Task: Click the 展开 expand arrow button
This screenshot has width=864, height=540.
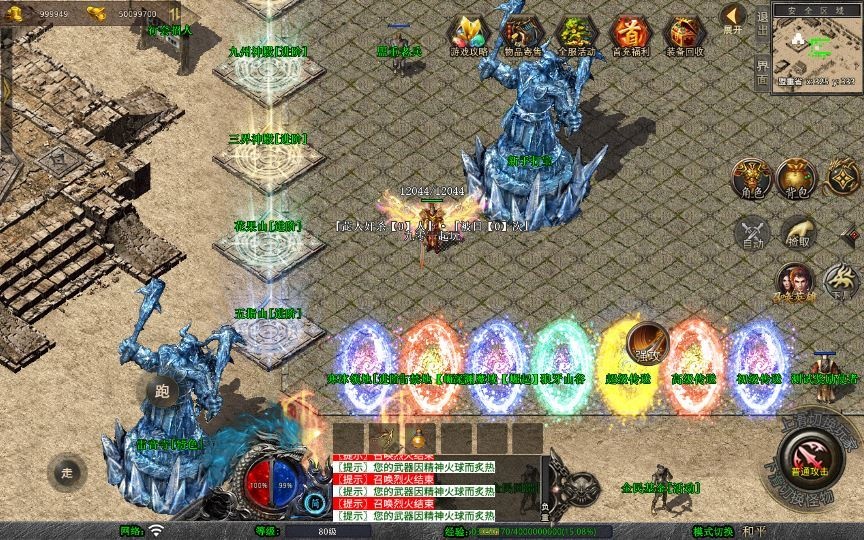Action: (x=734, y=17)
